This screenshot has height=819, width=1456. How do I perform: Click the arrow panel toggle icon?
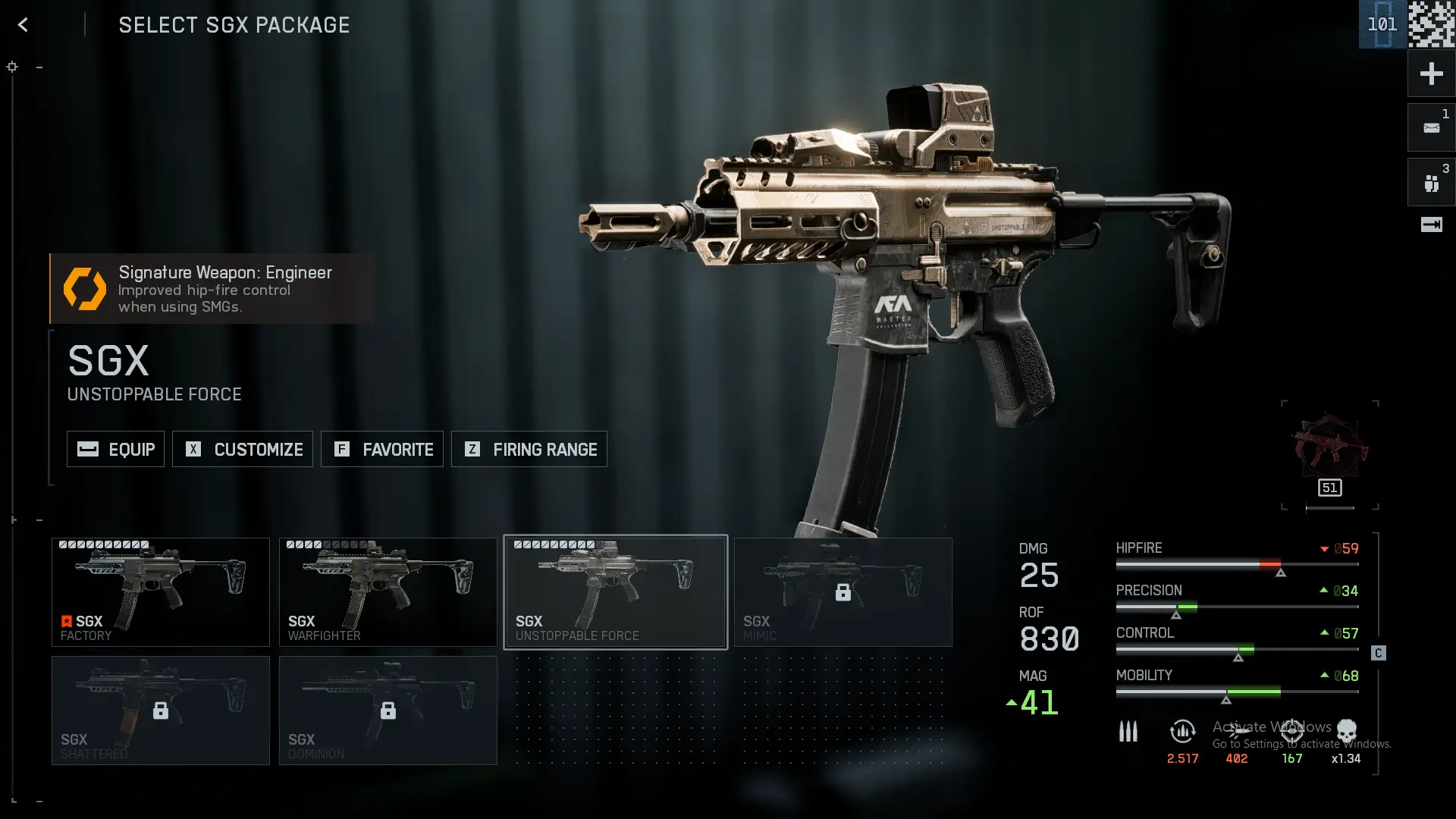(1431, 224)
